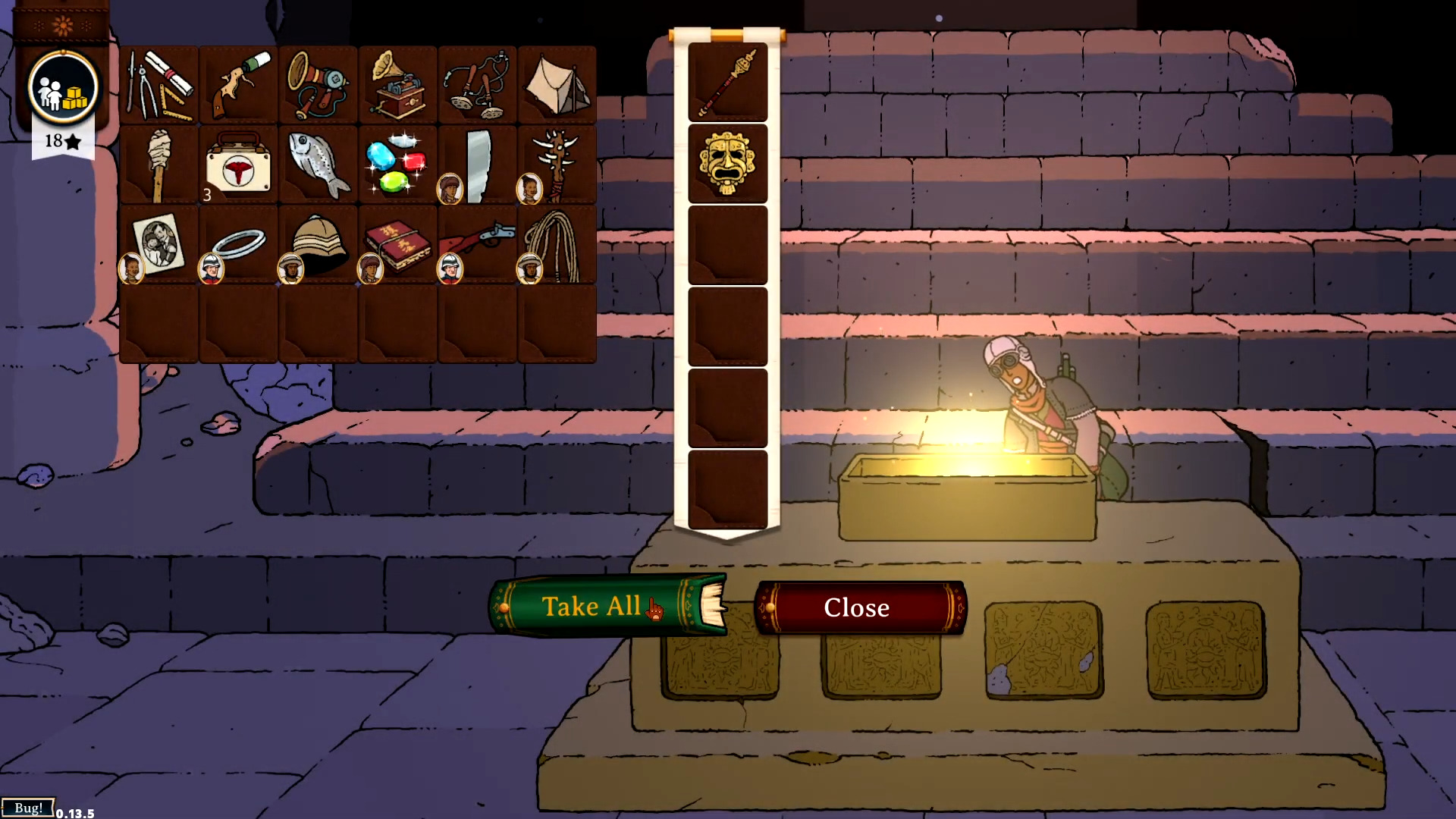Choose the gramophone item
The width and height of the screenshot is (1456, 819).
[x=397, y=85]
